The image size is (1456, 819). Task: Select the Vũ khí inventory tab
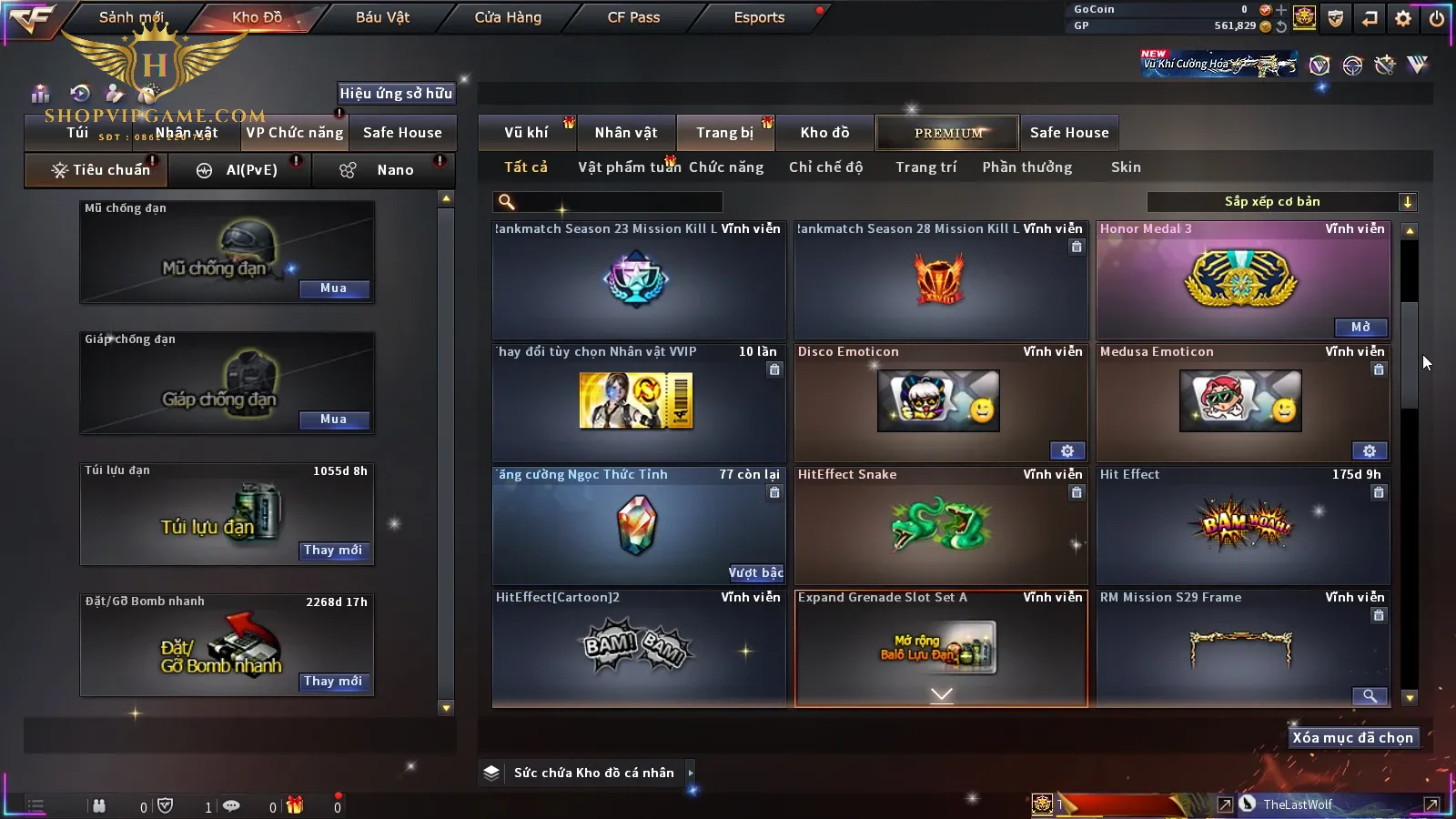tap(526, 133)
